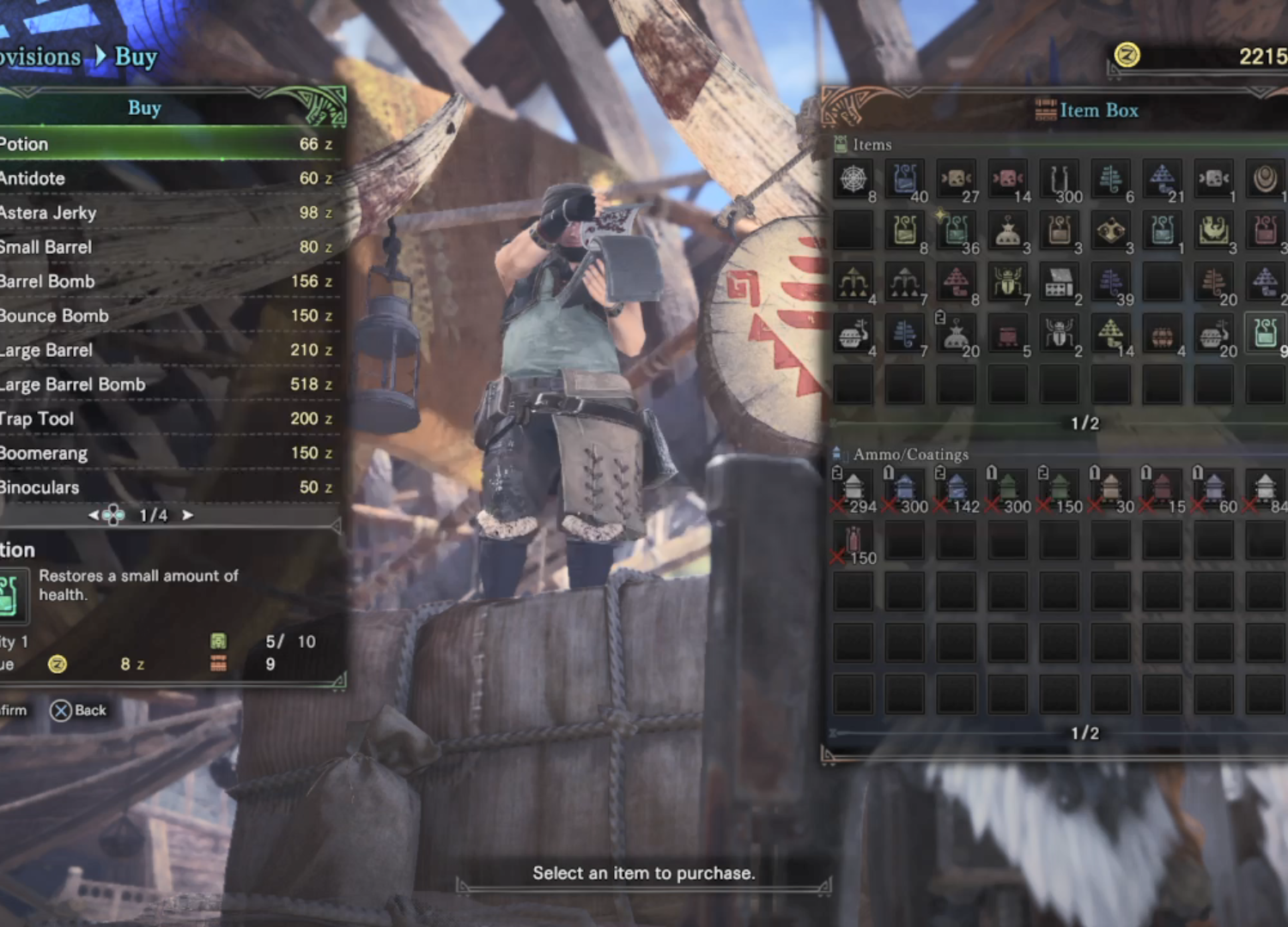Image resolution: width=1288 pixels, height=927 pixels.
Task: Go to next shop page arrow
Action: 187,515
